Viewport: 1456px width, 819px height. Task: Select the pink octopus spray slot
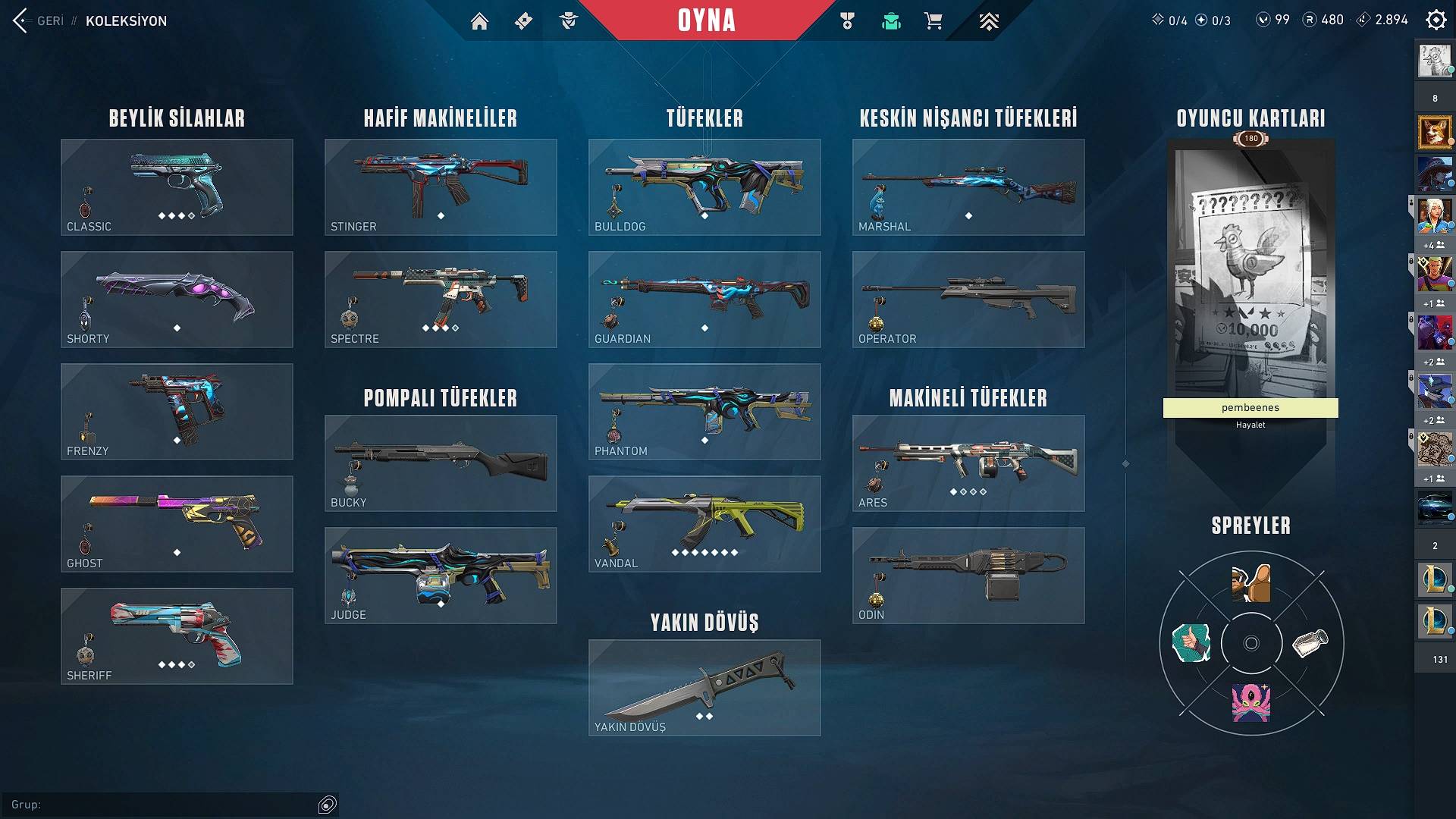coord(1251,701)
